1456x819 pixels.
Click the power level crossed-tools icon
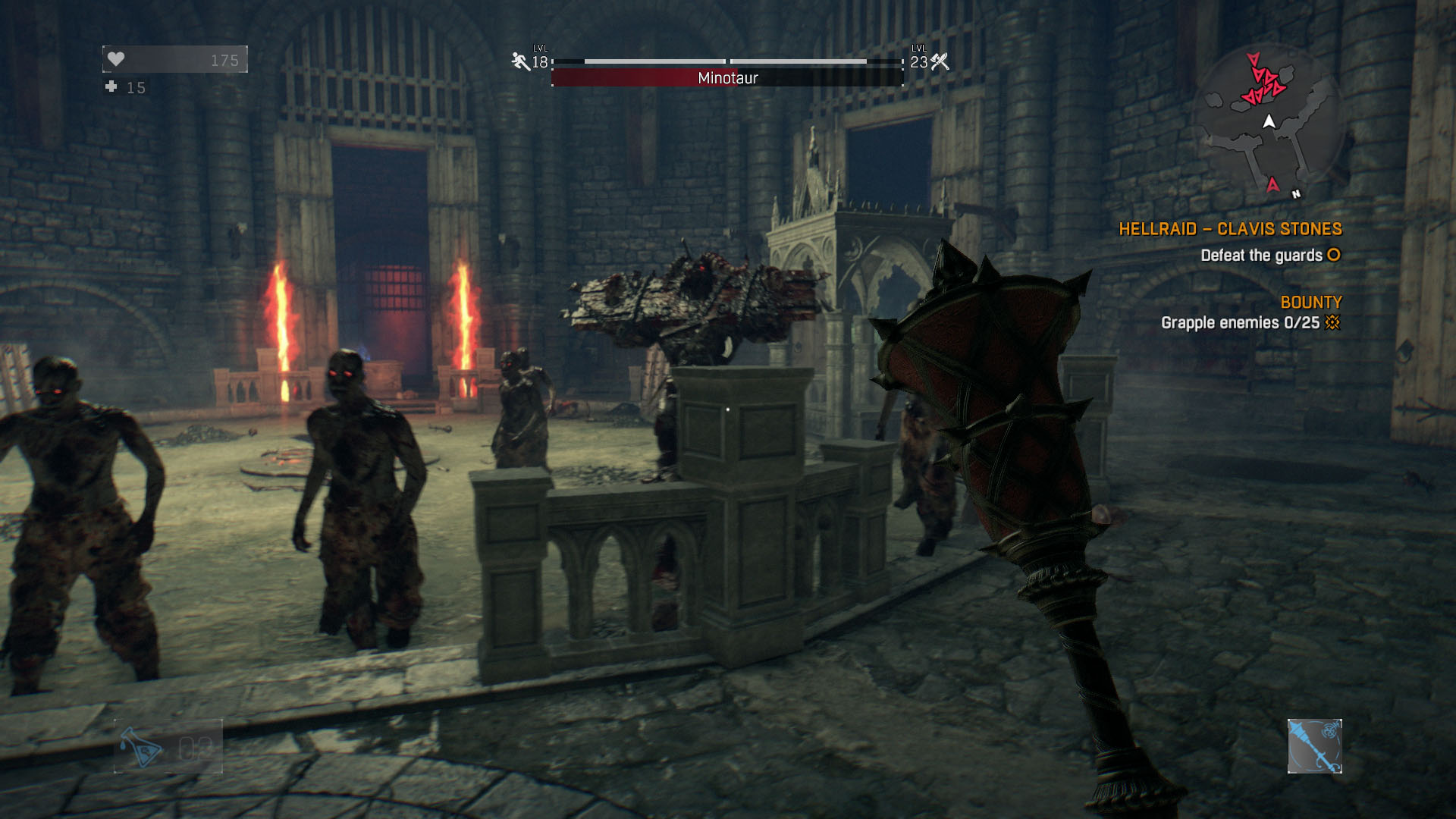pyautogui.click(x=940, y=61)
